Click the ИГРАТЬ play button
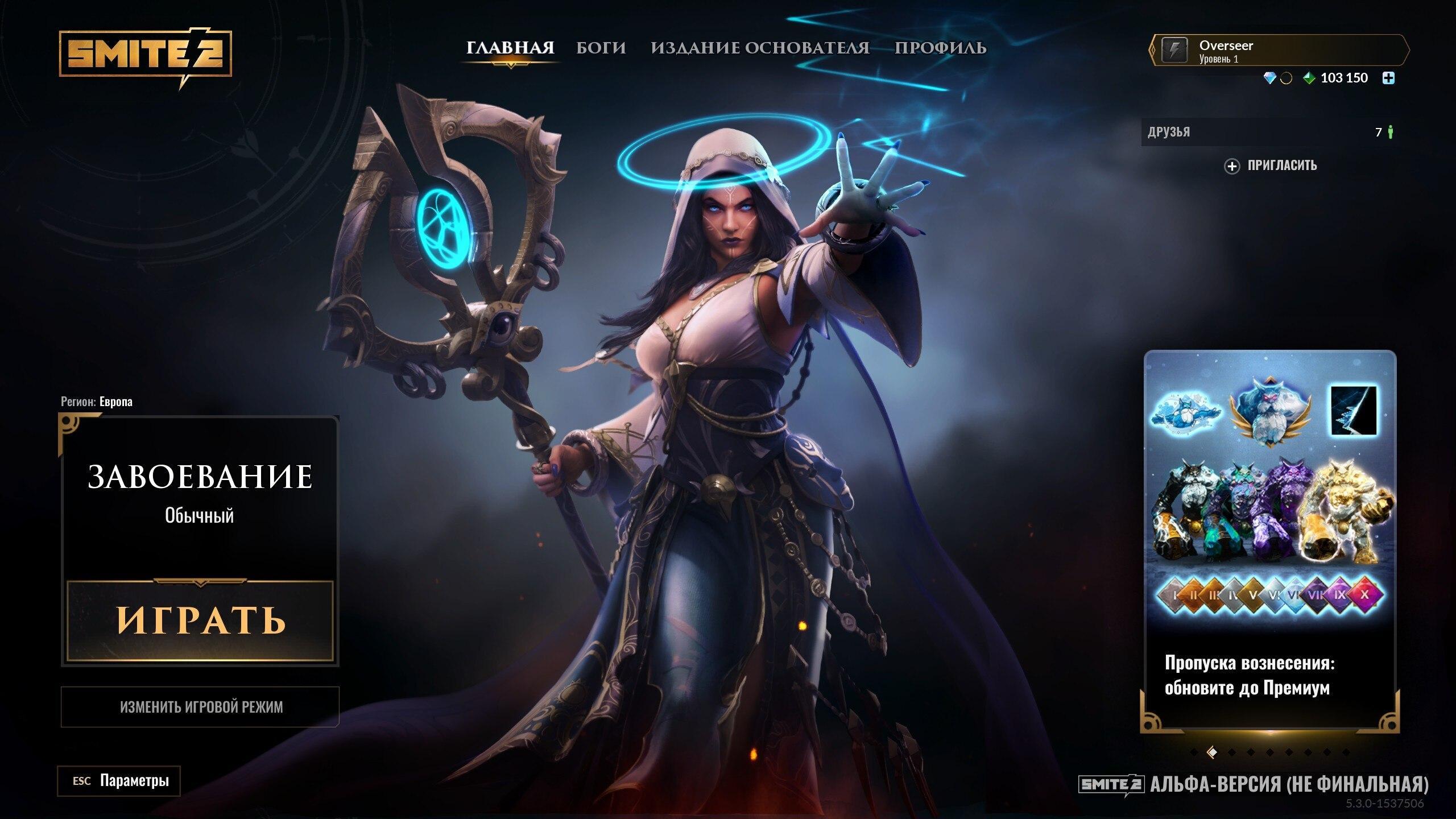Screen dimensions: 1456x819 click(200, 621)
